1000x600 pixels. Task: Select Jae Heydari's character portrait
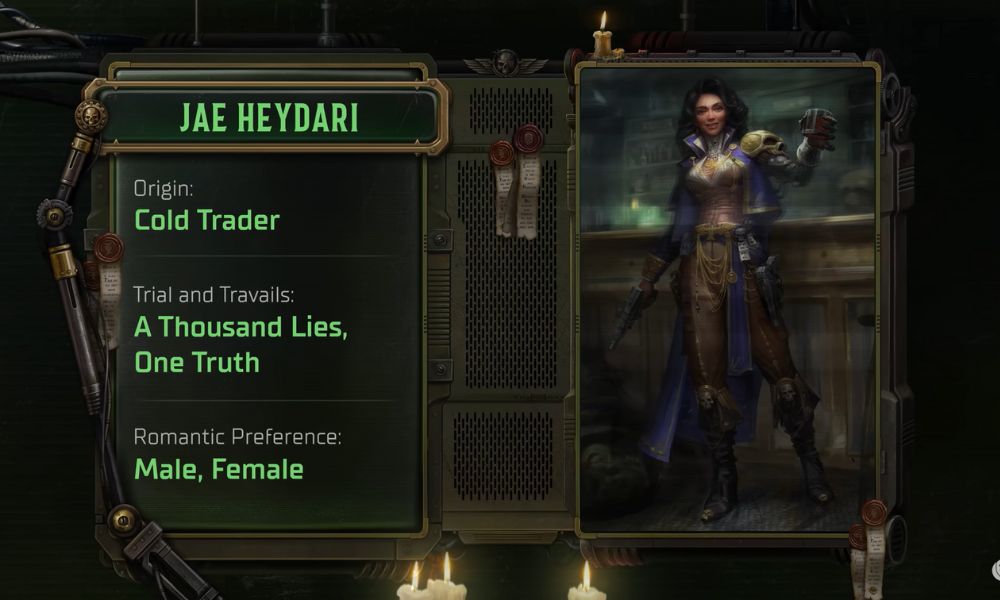[728, 300]
